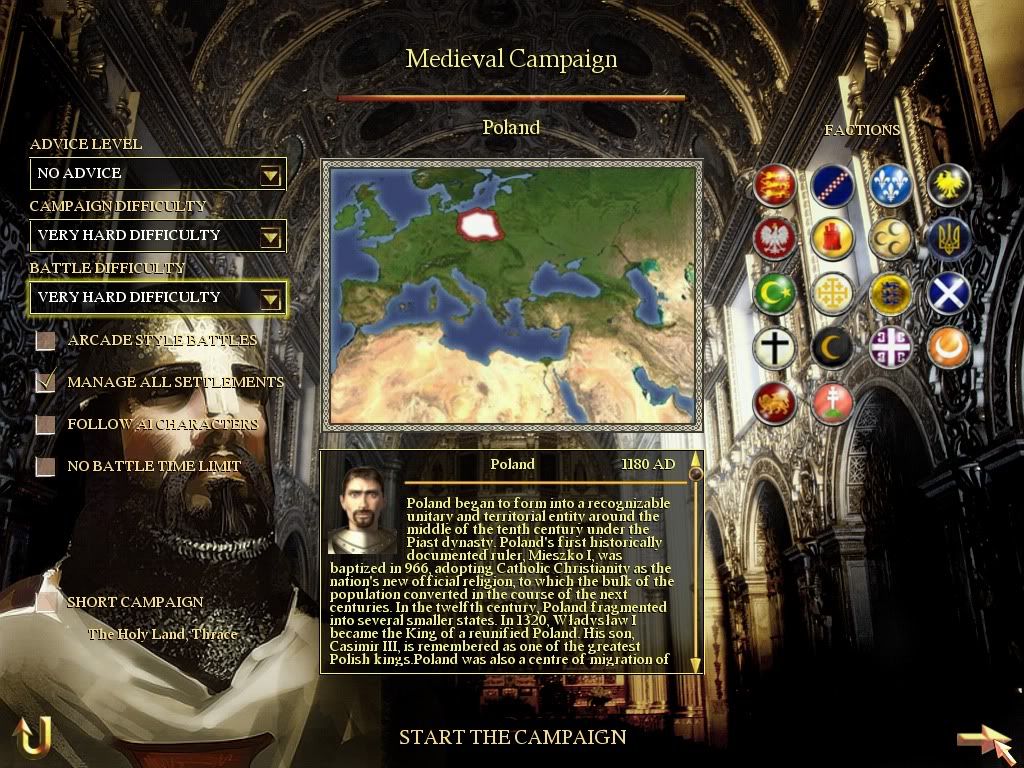Enable Follow AI Characters

point(46,425)
